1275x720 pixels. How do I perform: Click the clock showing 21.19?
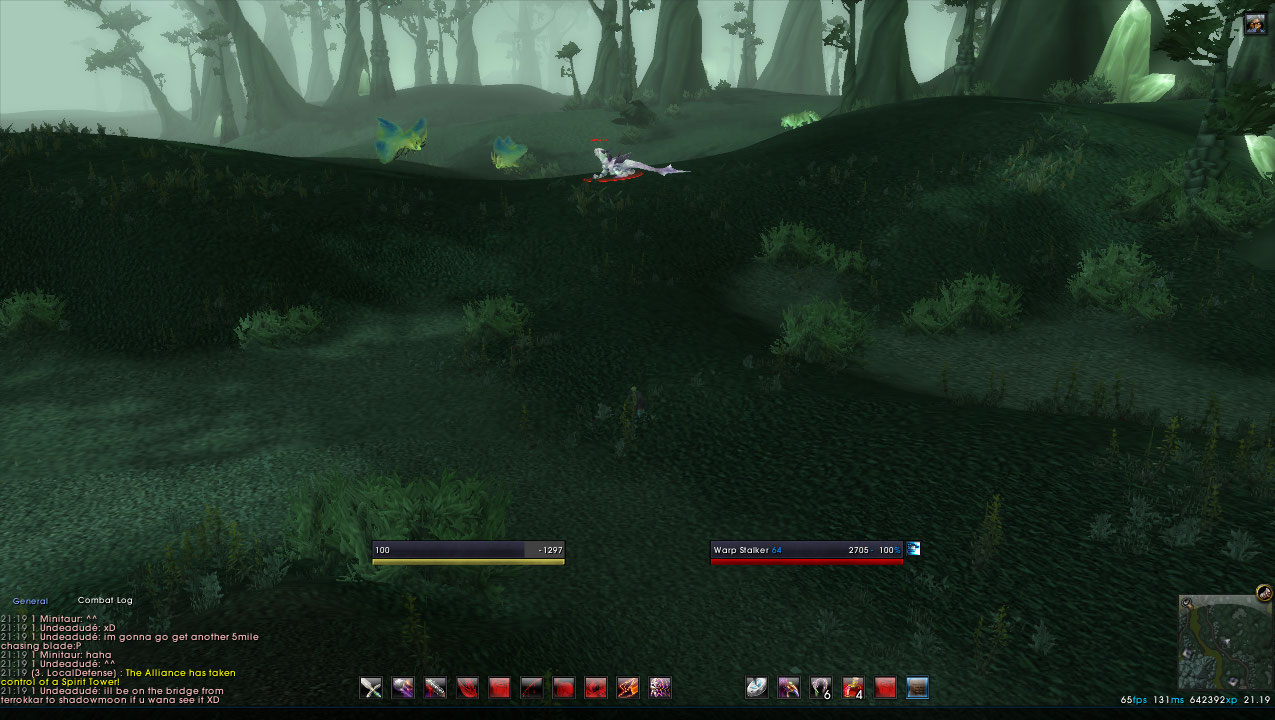coord(1258,700)
